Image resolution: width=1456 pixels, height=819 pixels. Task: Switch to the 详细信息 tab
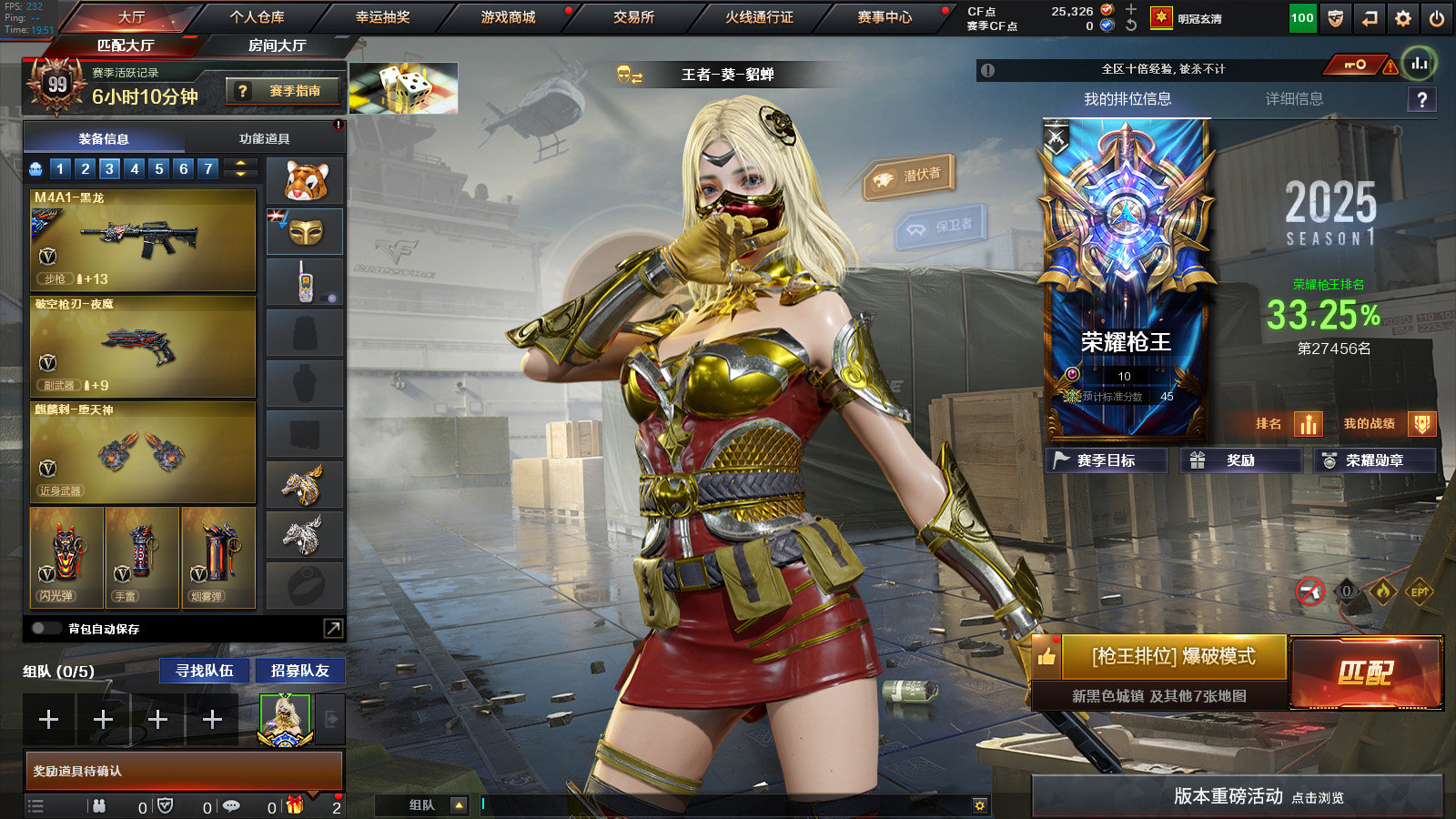(1294, 99)
